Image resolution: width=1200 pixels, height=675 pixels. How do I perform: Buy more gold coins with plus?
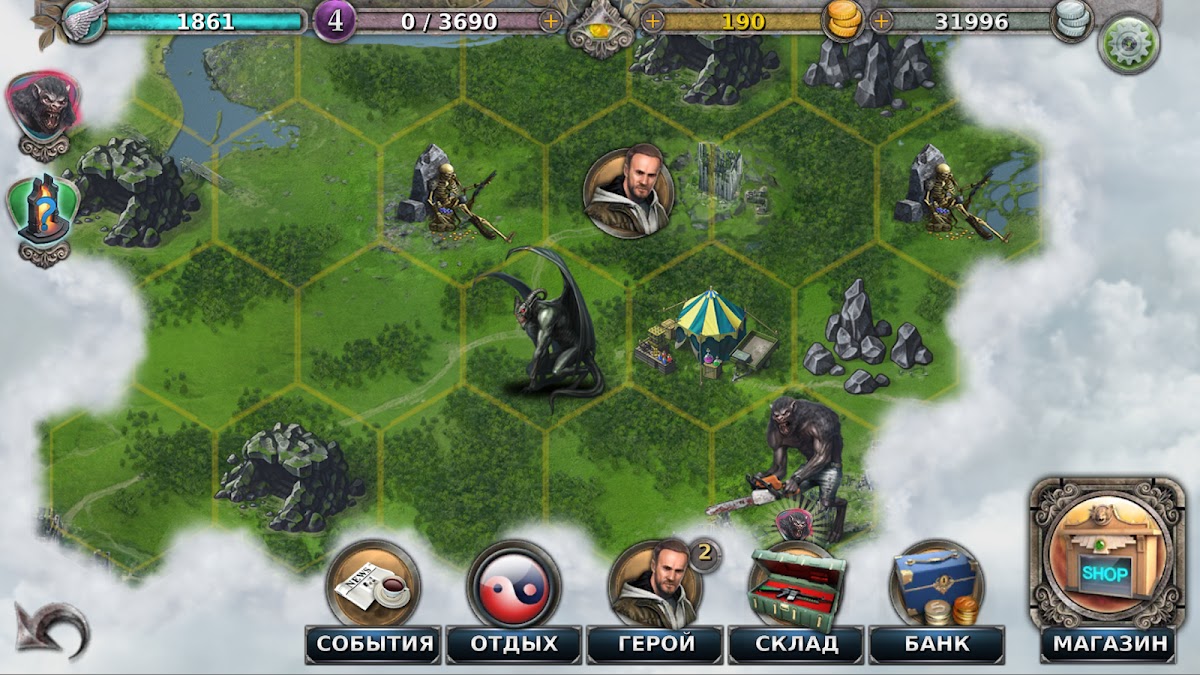point(653,20)
